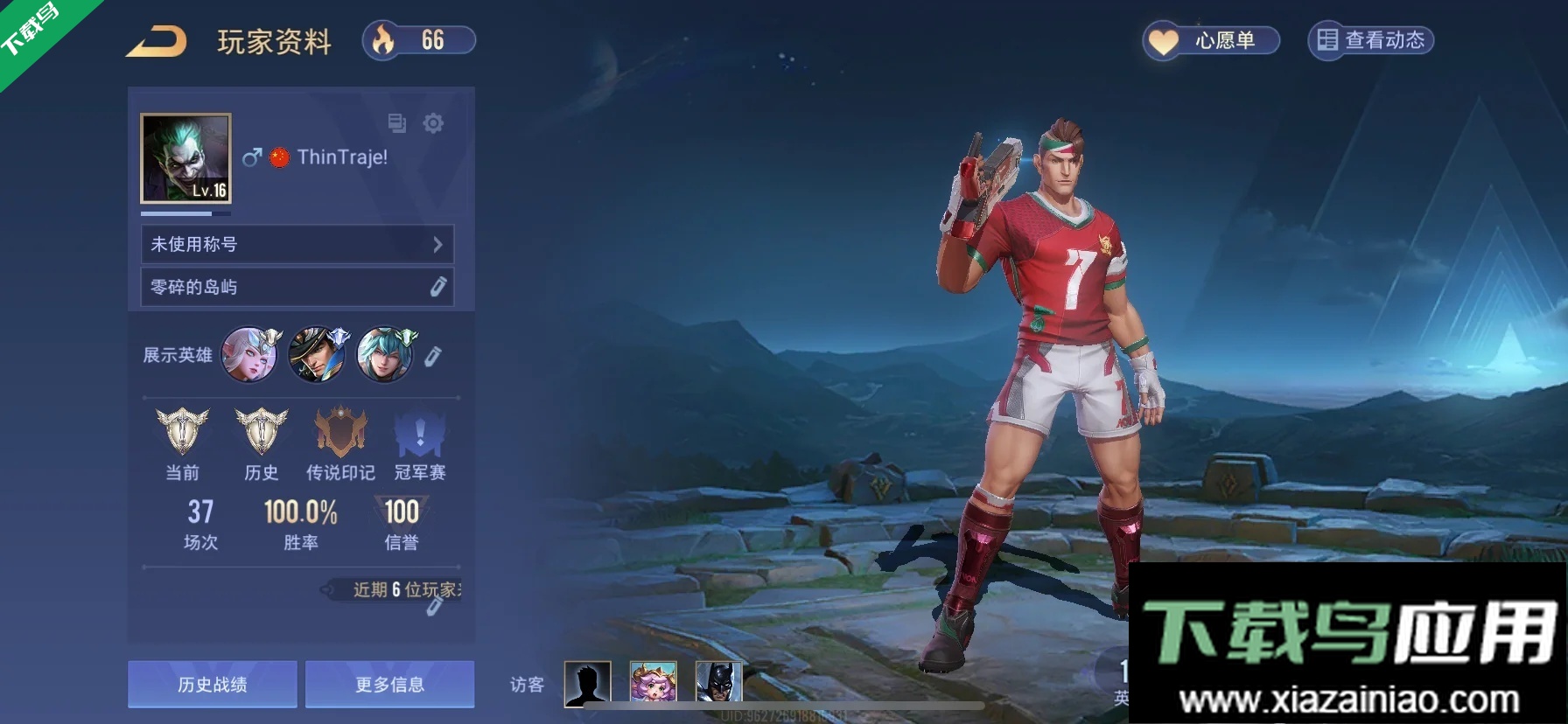Open profile settings gear icon
Screen dimensions: 1568x724
[433, 123]
